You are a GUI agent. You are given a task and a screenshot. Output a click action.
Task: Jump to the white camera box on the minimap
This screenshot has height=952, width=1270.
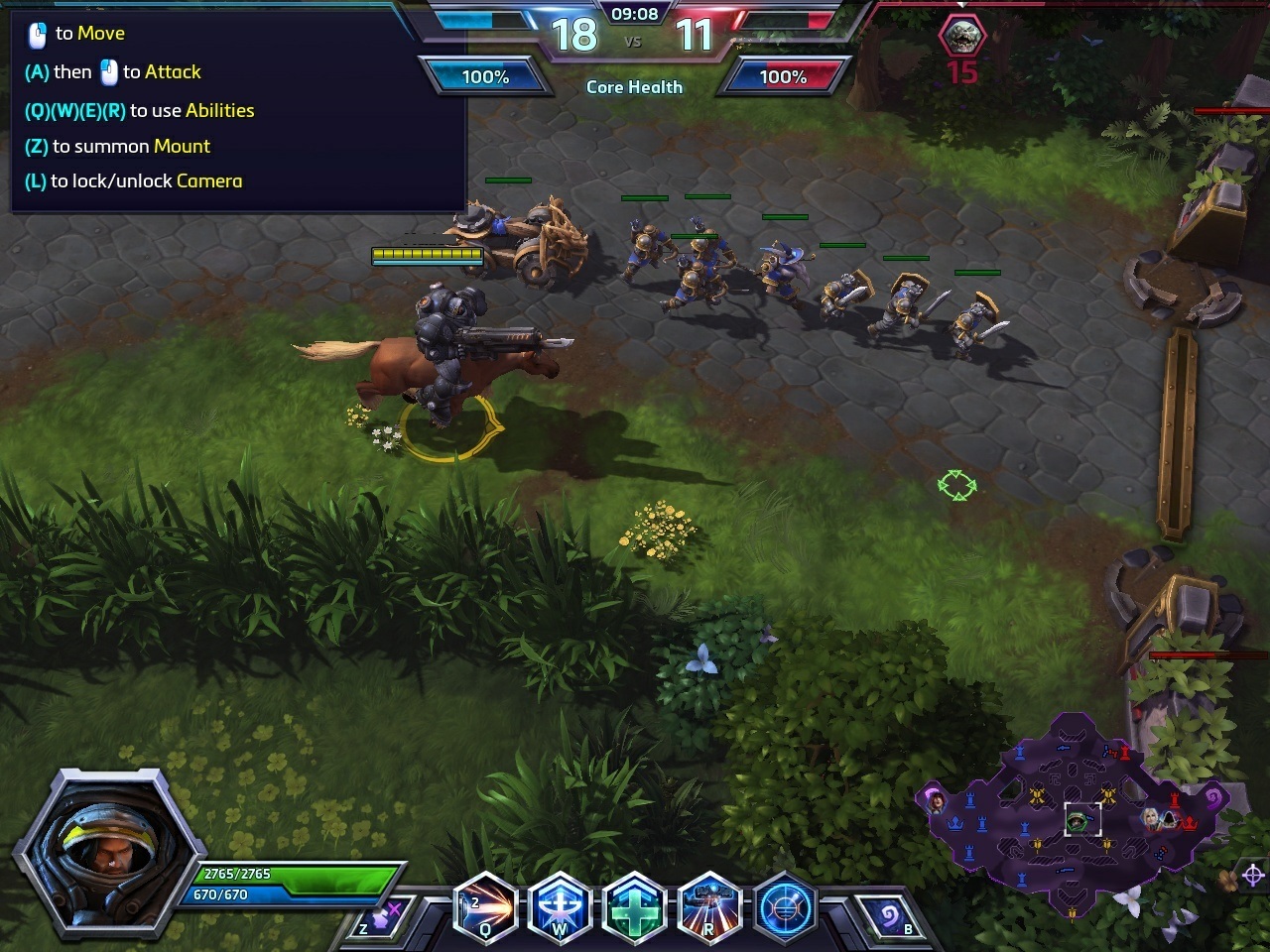[1082, 819]
